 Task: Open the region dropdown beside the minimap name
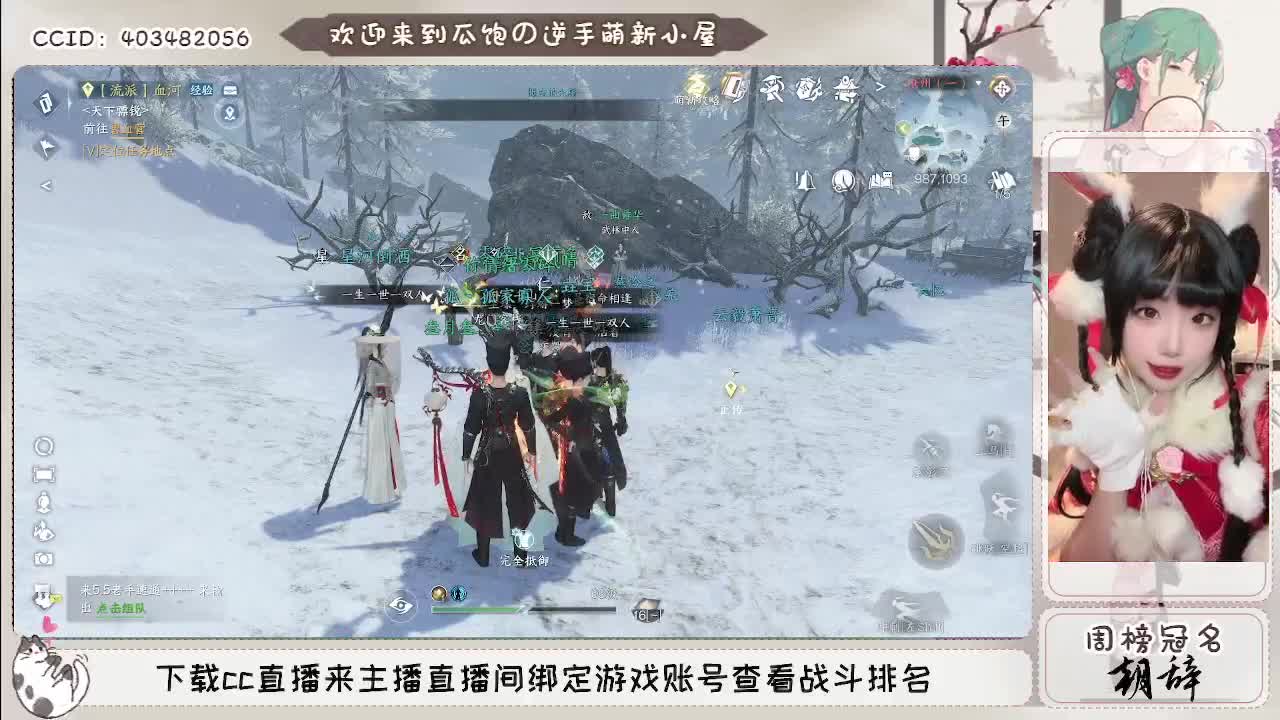[977, 82]
